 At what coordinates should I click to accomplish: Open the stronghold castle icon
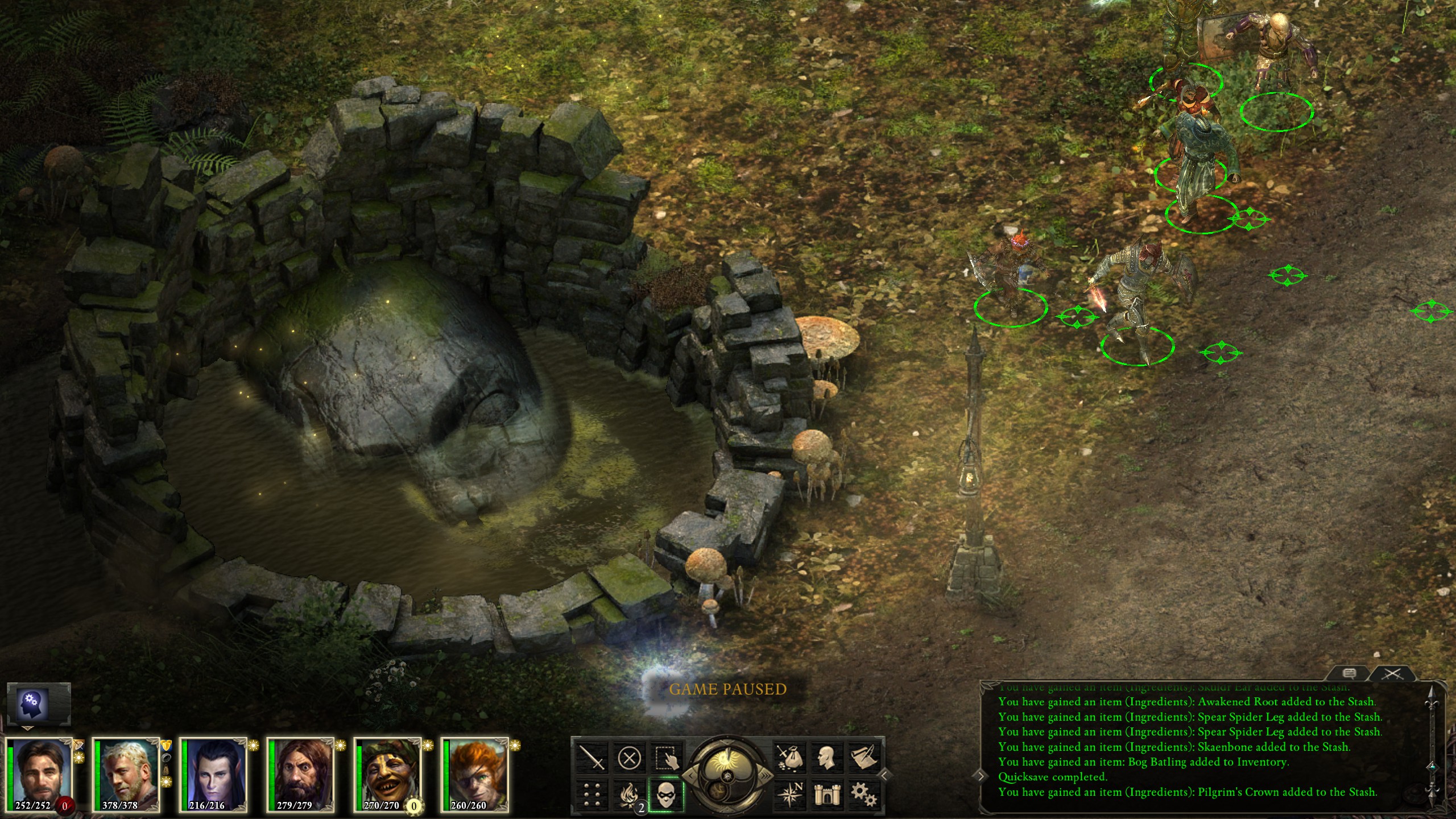coord(827,795)
